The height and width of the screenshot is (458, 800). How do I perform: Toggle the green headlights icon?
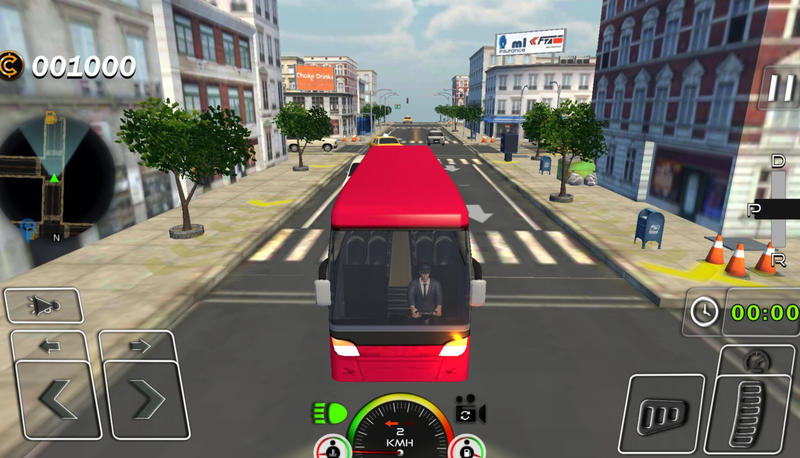329,411
